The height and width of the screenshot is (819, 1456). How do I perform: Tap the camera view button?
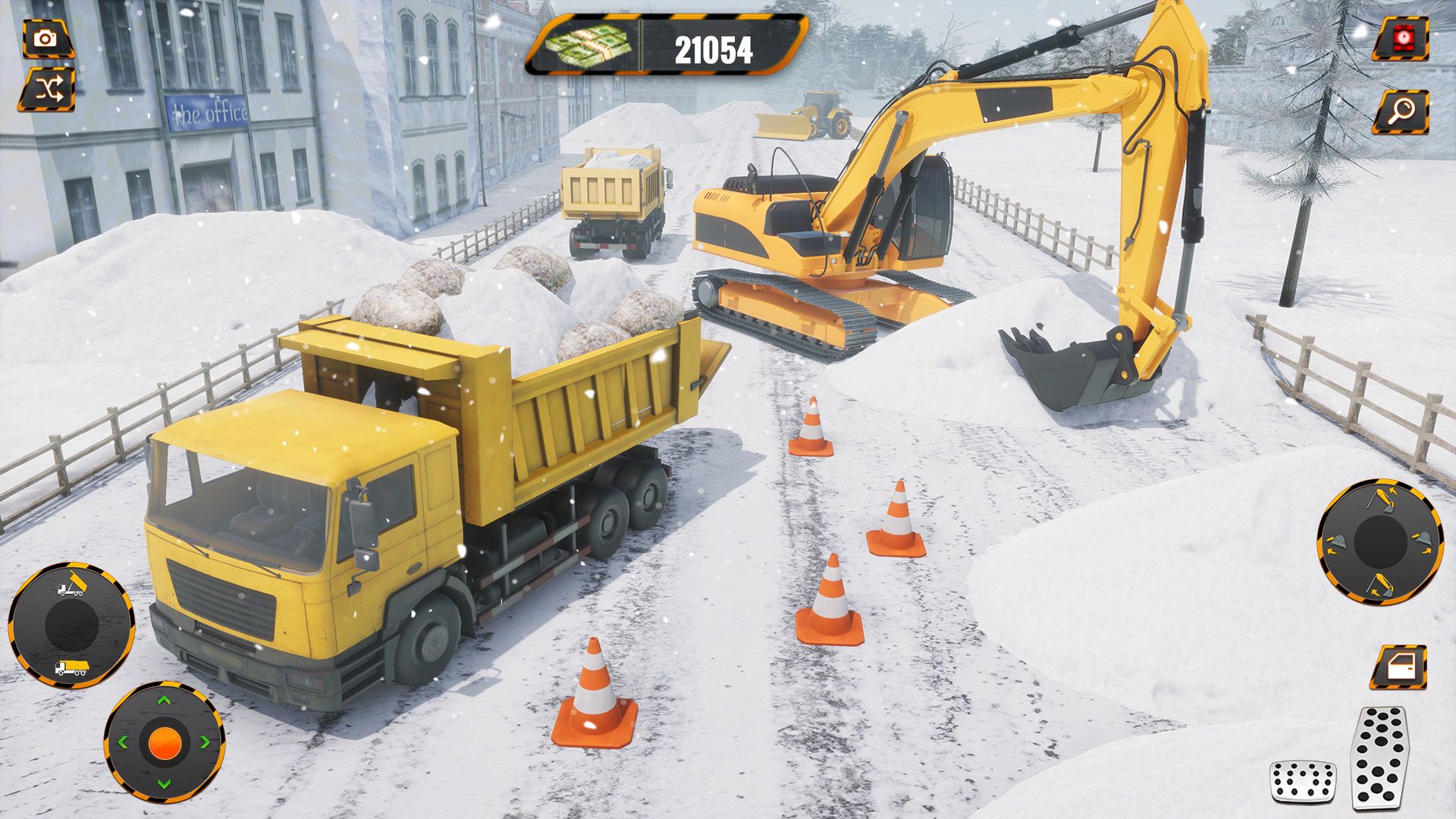[x=47, y=38]
